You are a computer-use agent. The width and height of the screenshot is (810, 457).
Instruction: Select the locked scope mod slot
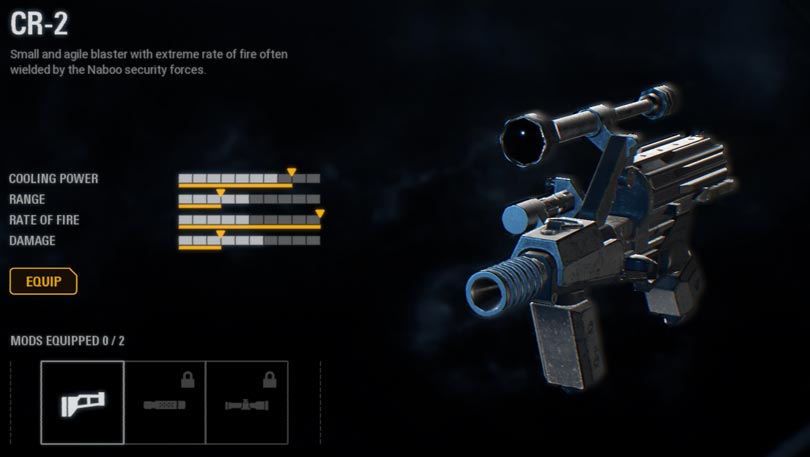[247, 402]
